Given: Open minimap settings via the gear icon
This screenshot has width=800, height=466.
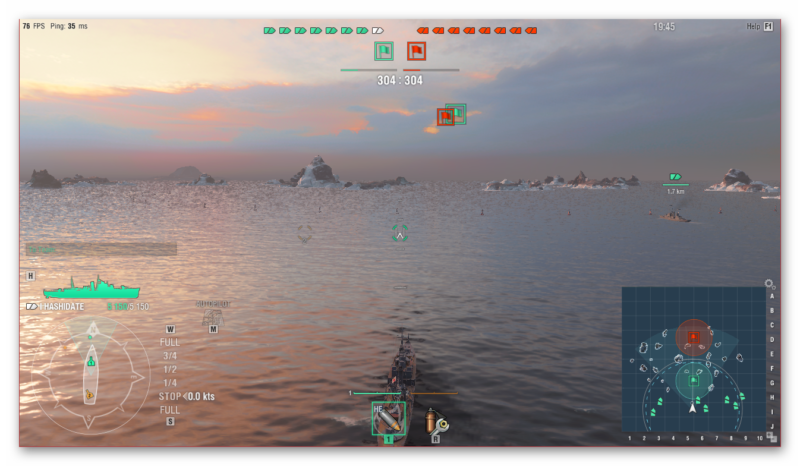Looking at the screenshot, I should [x=769, y=284].
